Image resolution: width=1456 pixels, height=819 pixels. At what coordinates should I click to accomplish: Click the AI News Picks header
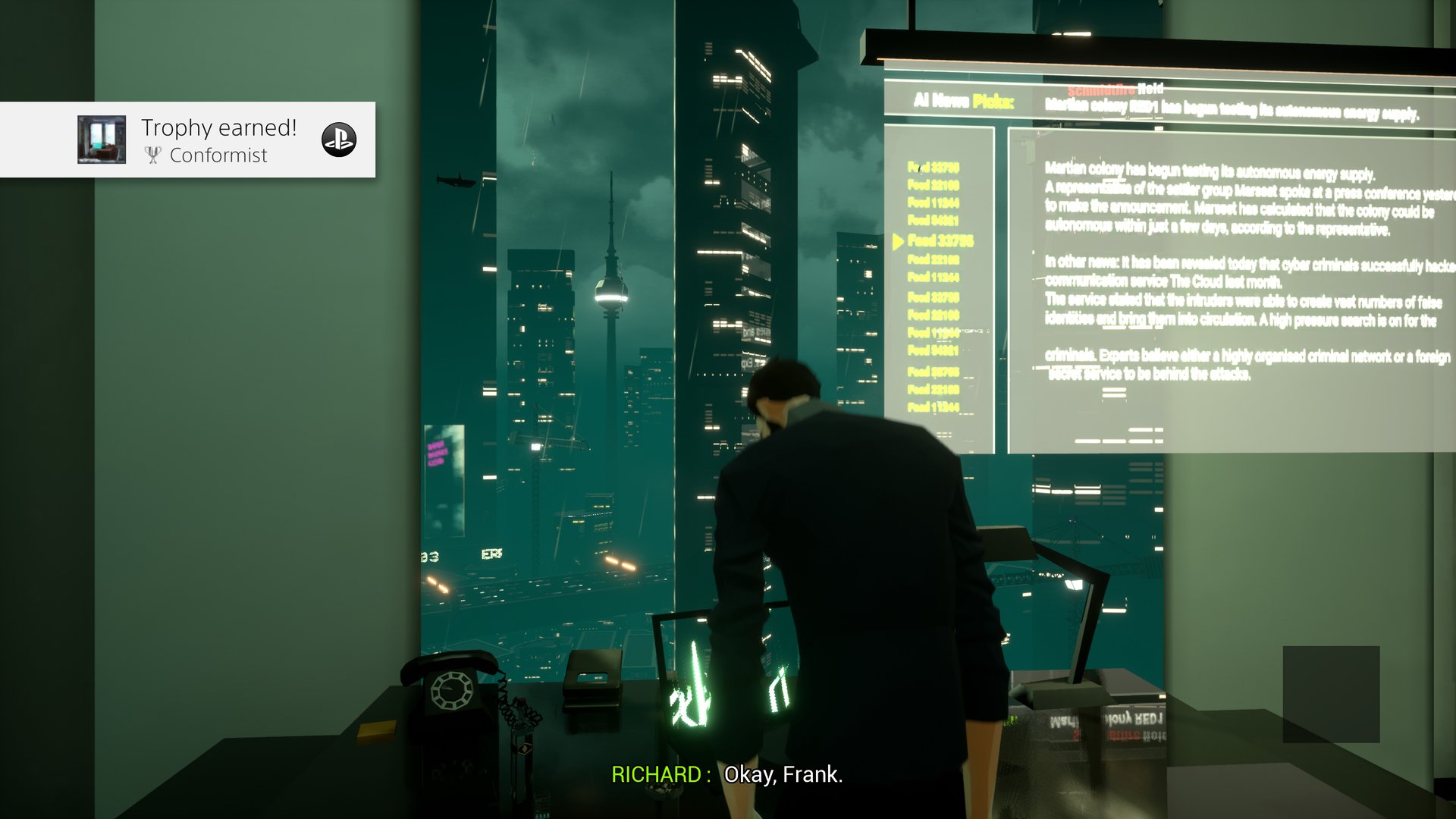tap(963, 99)
